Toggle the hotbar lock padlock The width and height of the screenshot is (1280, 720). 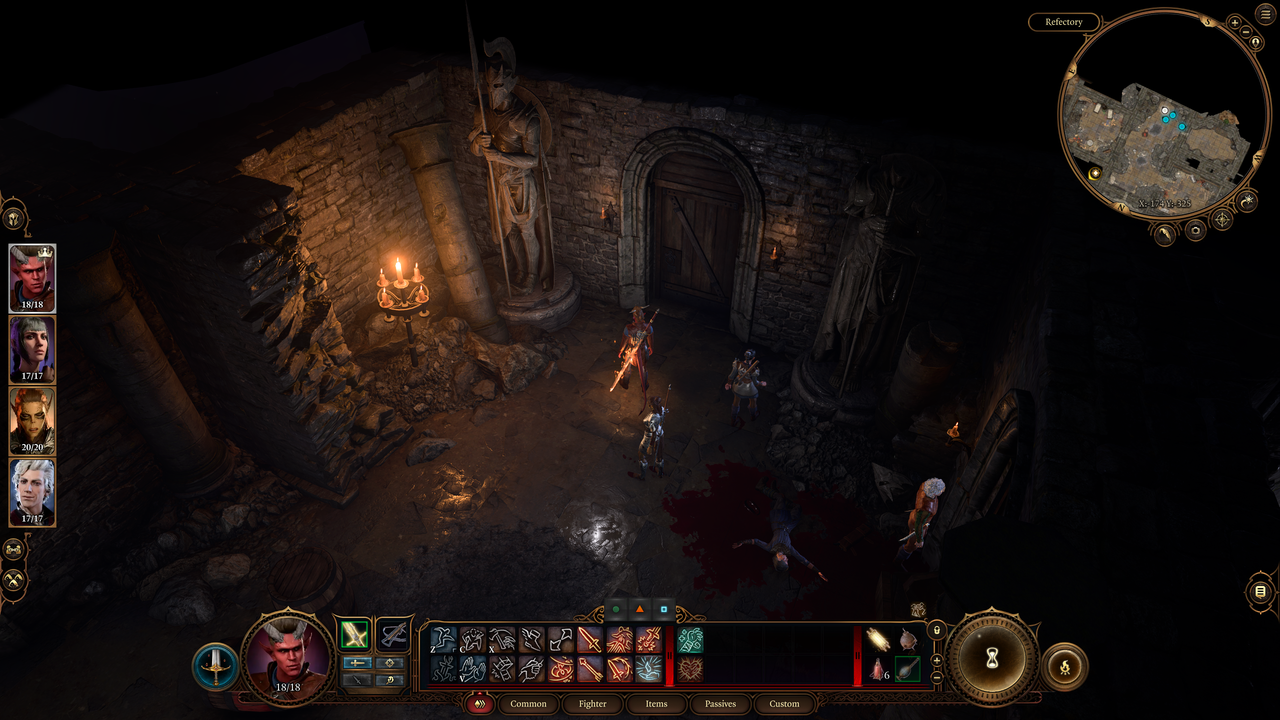(936, 631)
